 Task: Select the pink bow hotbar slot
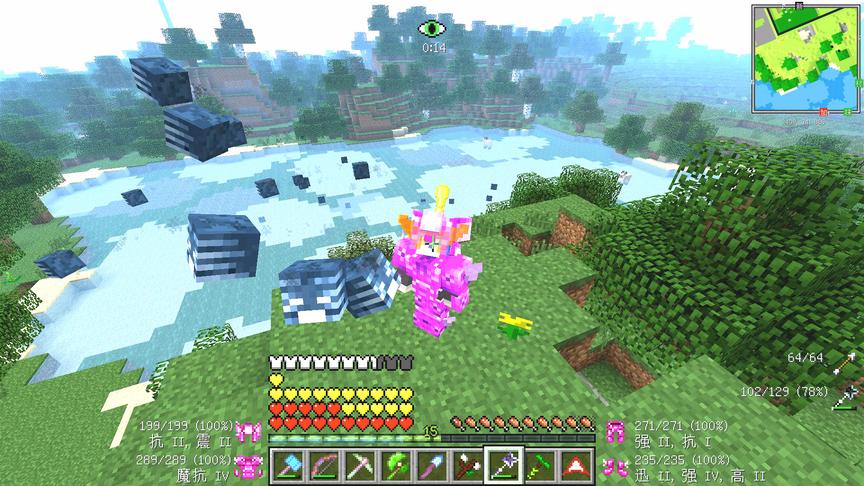(321, 465)
